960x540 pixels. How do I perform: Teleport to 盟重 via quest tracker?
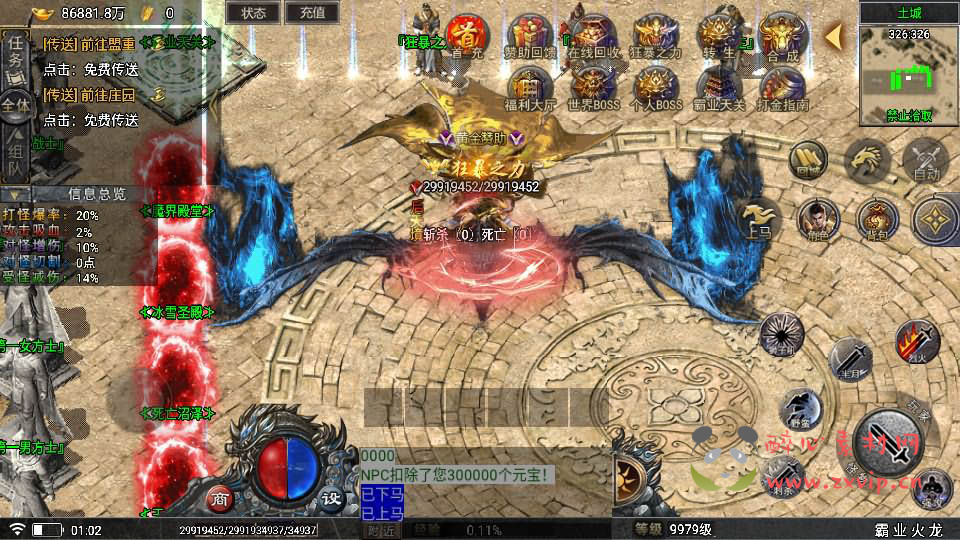pos(88,45)
